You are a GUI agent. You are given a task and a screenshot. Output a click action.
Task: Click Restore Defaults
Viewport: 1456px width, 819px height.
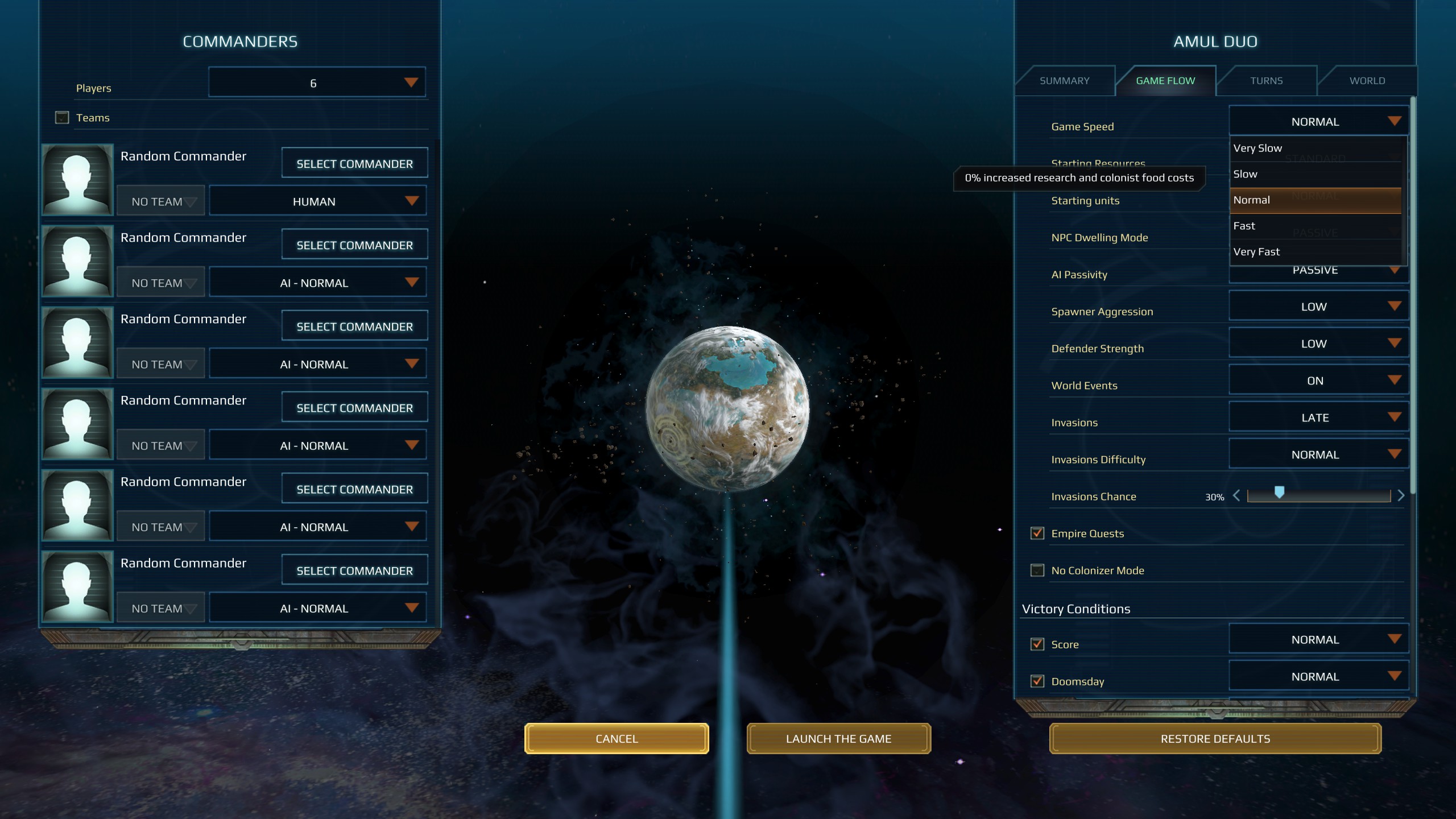pos(1215,738)
